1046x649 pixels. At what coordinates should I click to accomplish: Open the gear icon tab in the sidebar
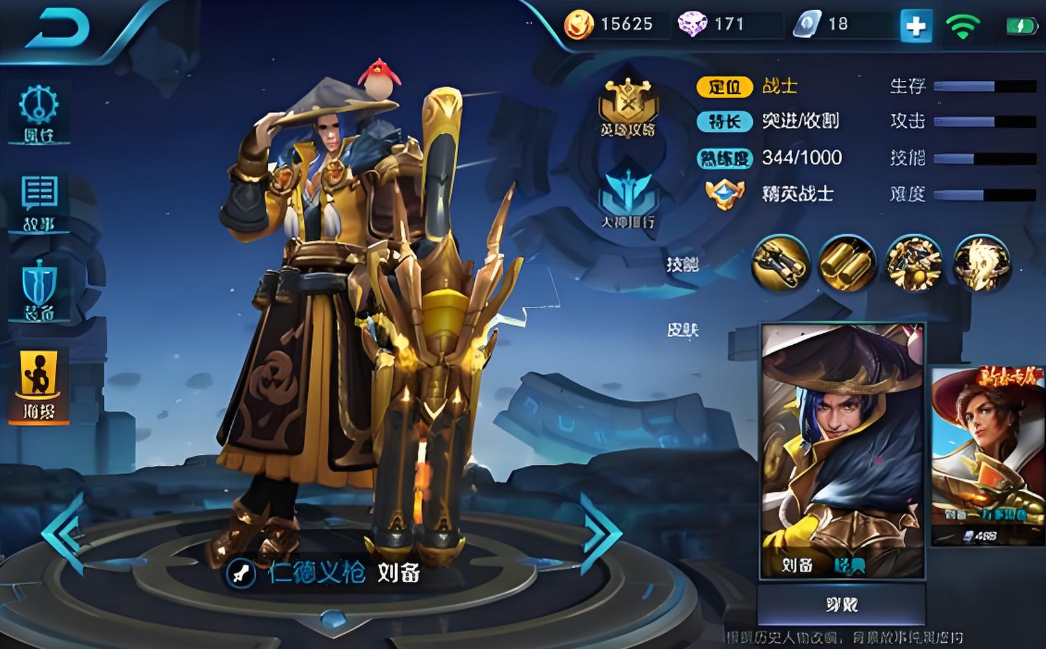39,112
